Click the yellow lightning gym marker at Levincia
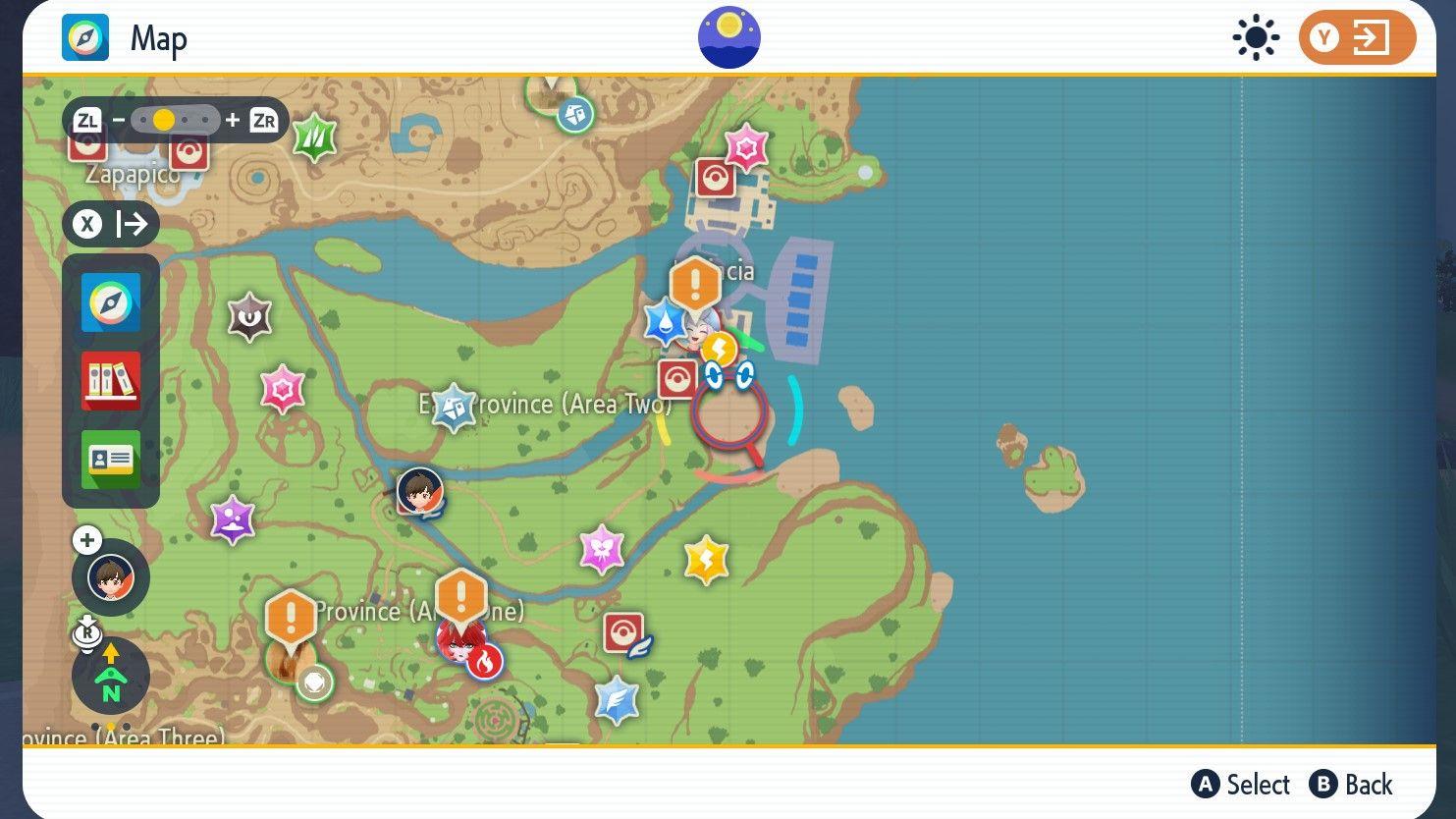Viewport: 1456px width, 819px height. 720,346
